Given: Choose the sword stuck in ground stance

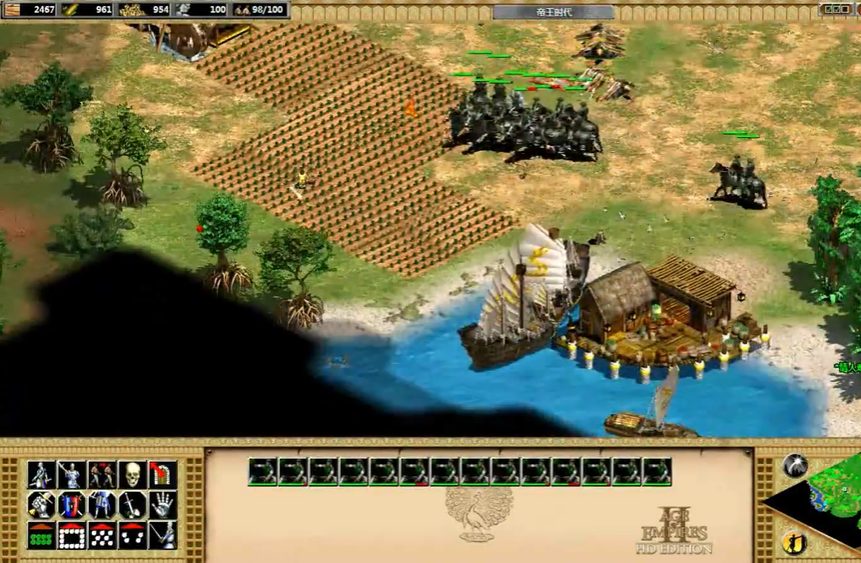Looking at the screenshot, I should tap(131, 505).
